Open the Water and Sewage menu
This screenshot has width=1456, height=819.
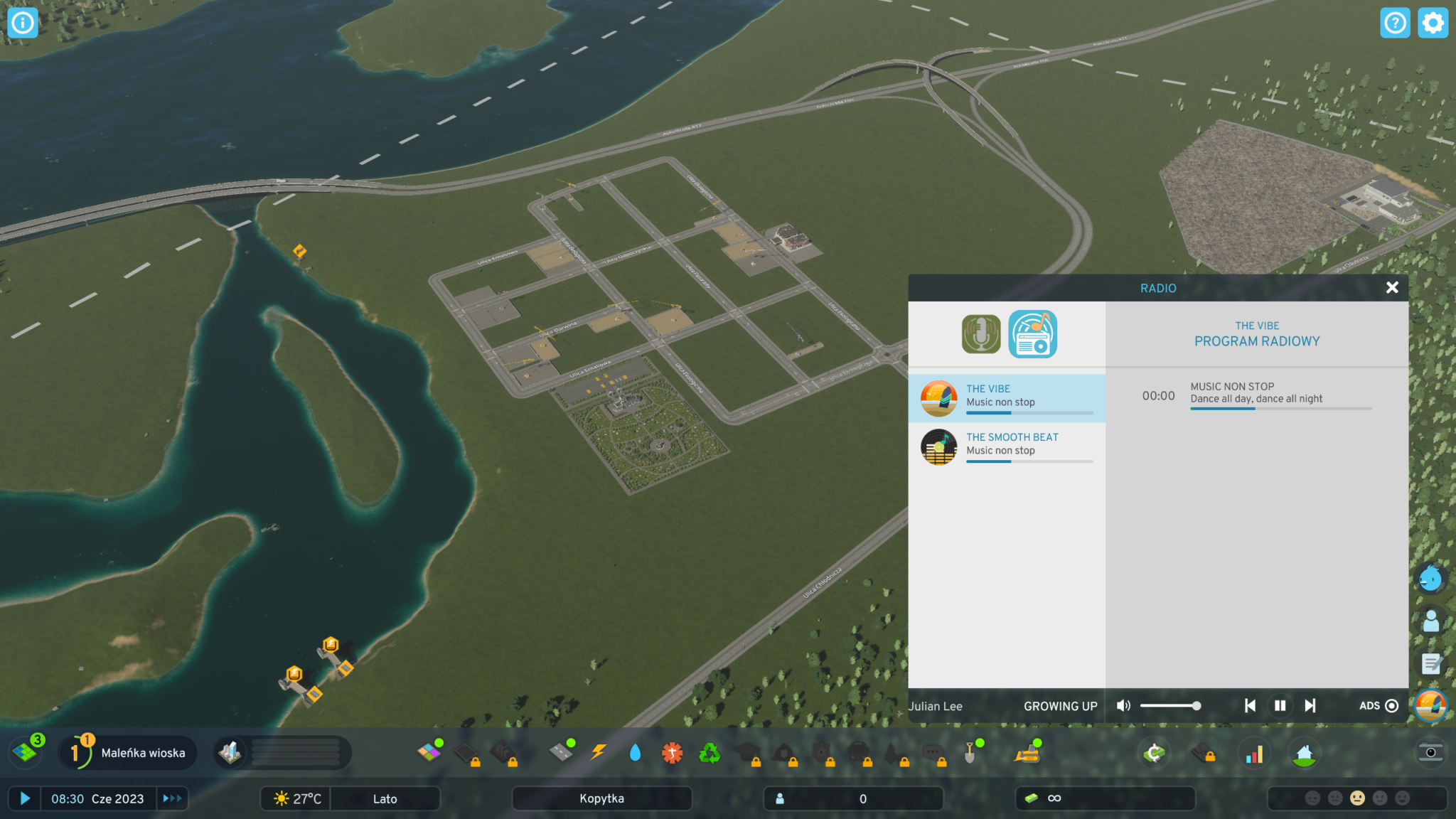click(x=635, y=752)
